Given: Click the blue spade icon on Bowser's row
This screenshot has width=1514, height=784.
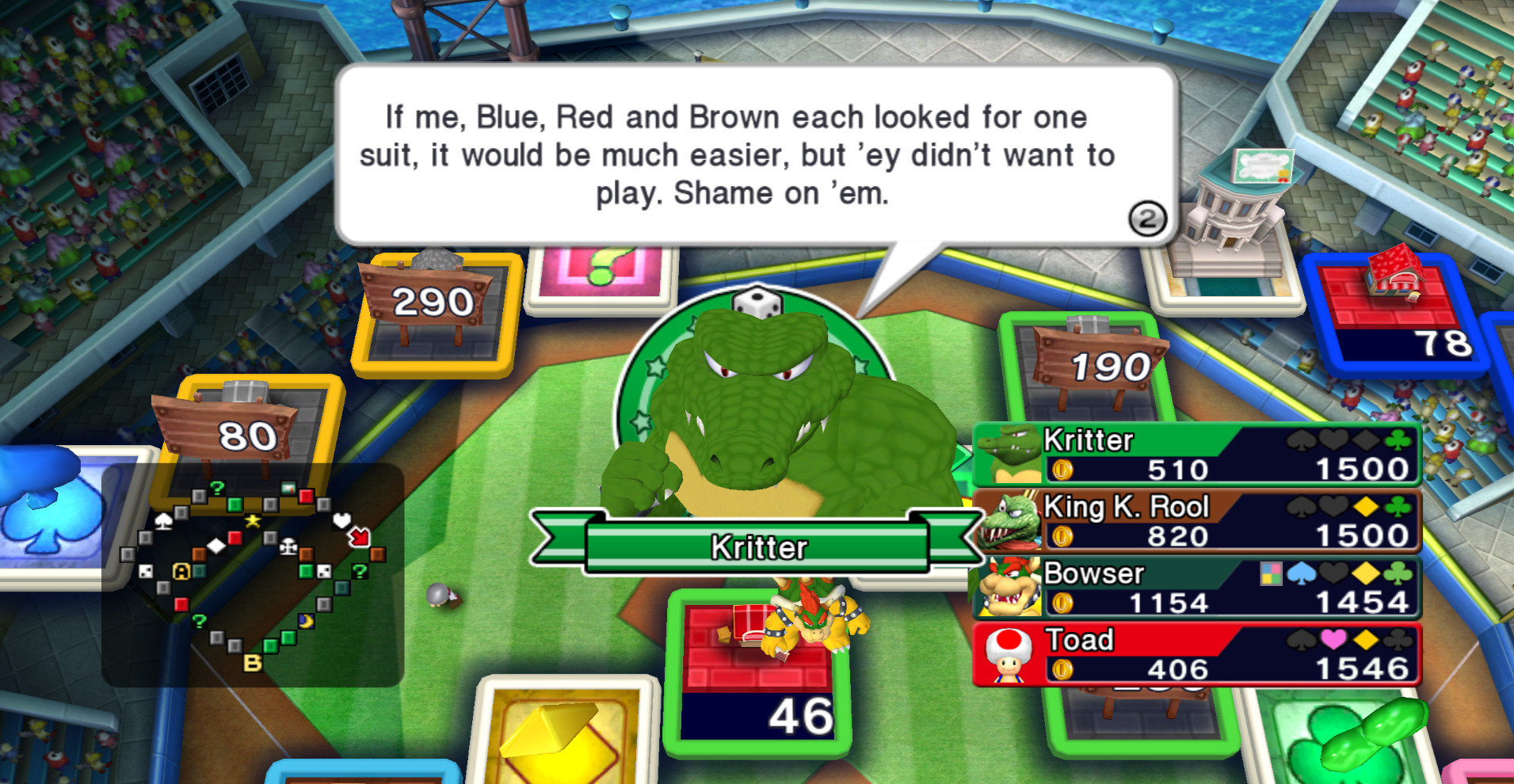Looking at the screenshot, I should click(x=1302, y=573).
